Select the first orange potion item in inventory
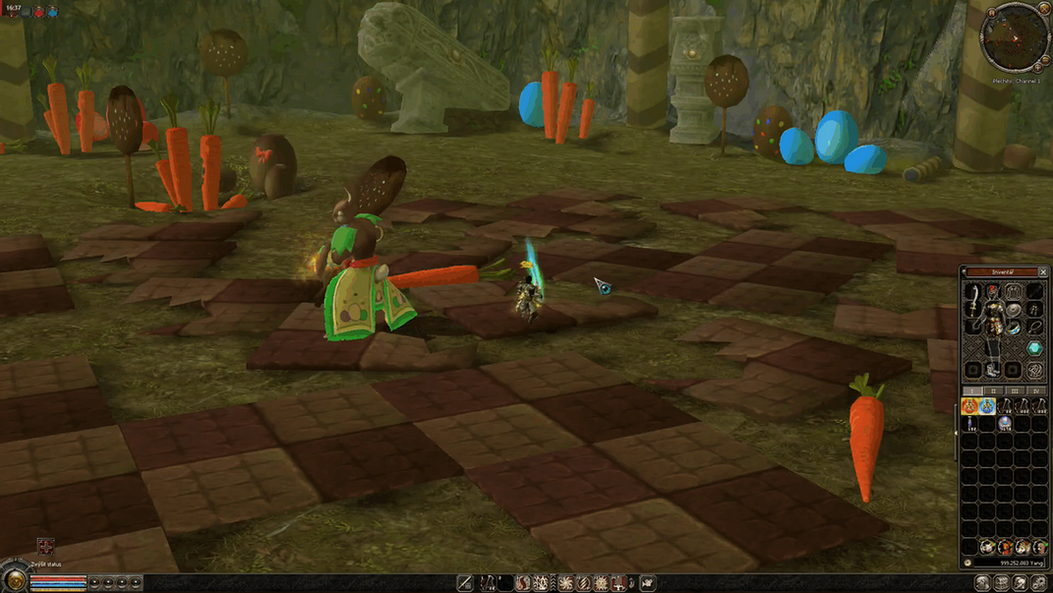 pos(970,406)
